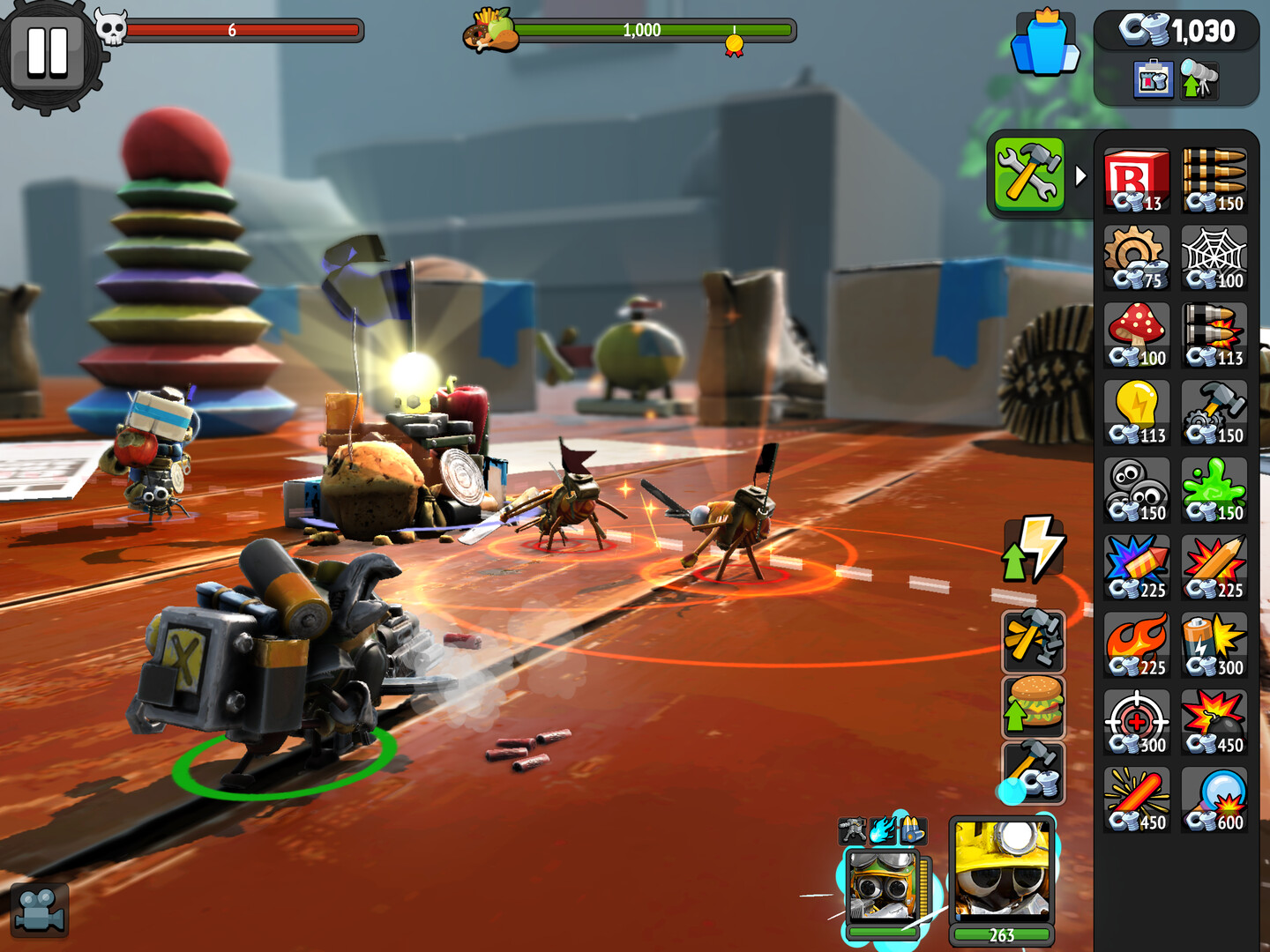This screenshot has height=952, width=1270.
Task: Select the mushroom item costing 100
Action: [x=1136, y=334]
